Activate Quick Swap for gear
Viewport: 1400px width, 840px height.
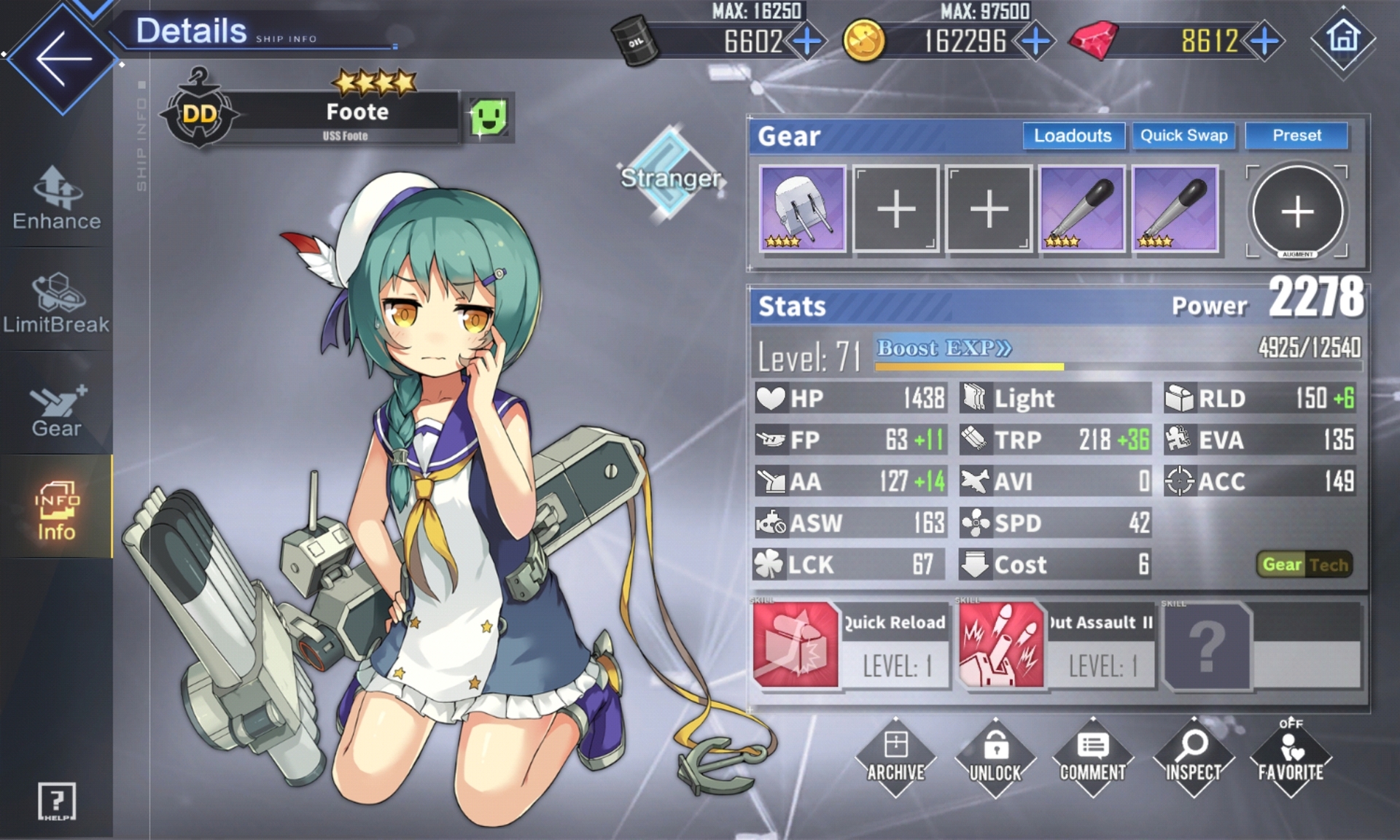coord(1183,136)
